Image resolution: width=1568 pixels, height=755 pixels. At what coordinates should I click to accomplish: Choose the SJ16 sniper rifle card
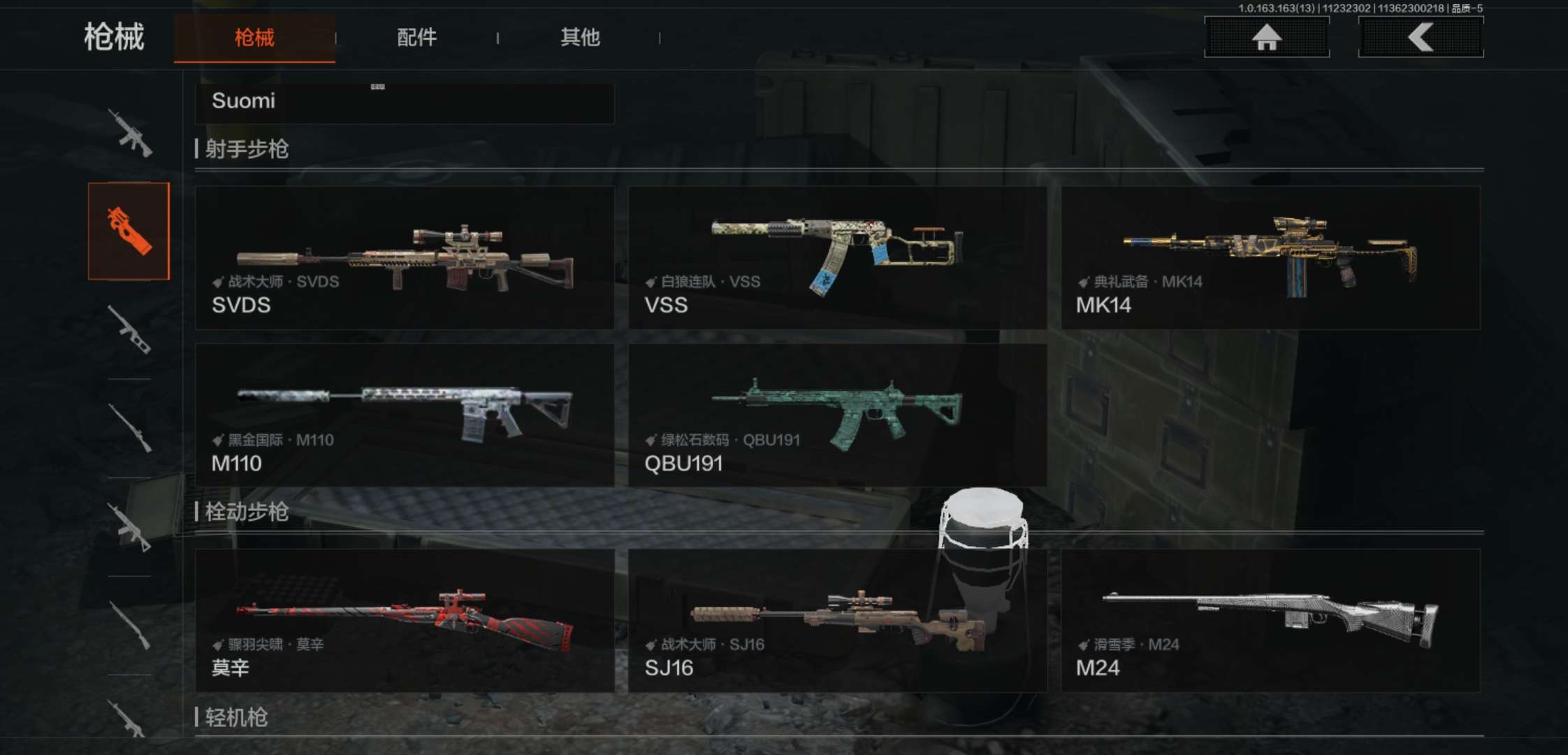tap(837, 621)
